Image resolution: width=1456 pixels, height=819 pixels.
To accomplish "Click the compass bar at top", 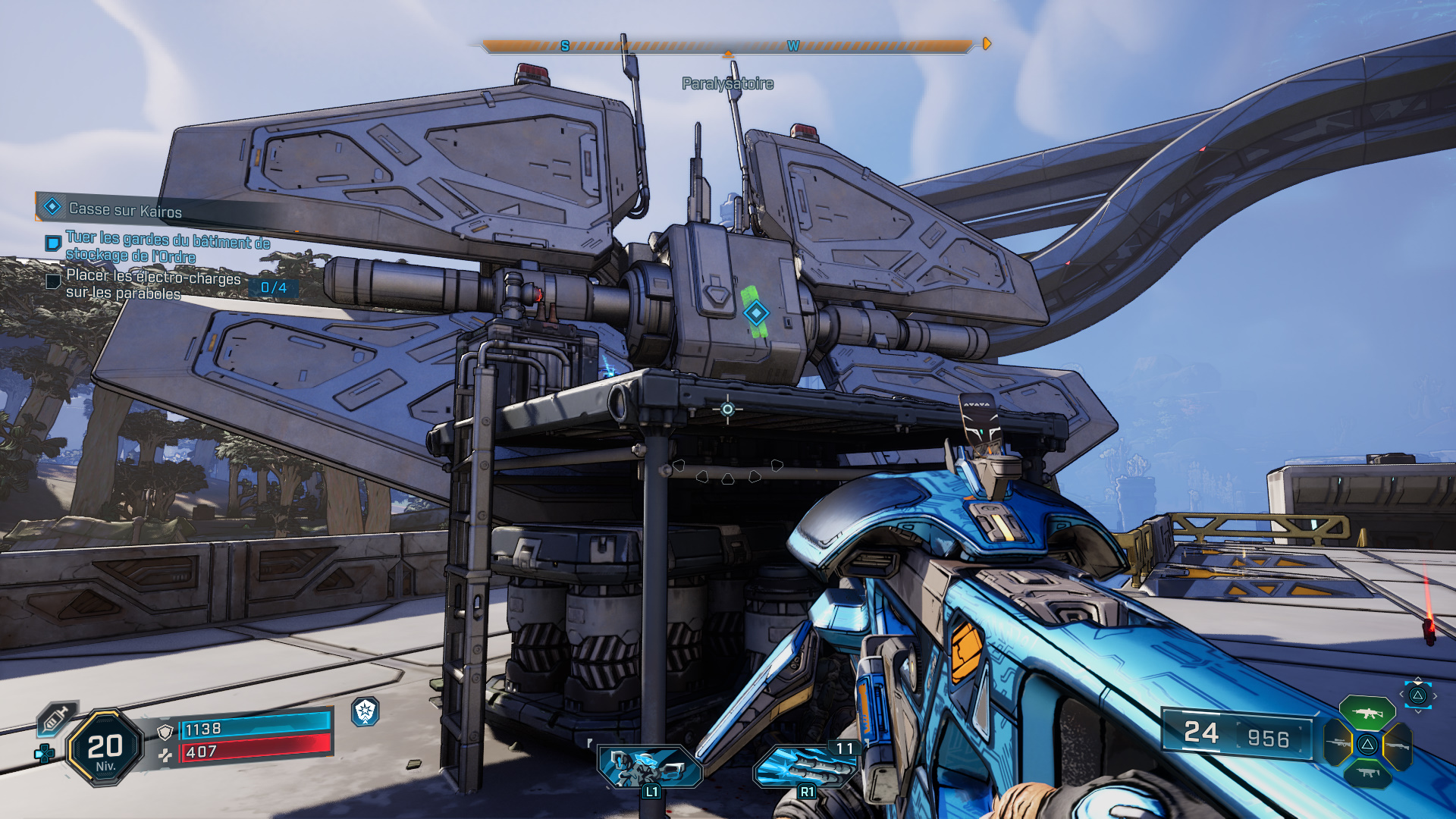I will click(x=726, y=46).
